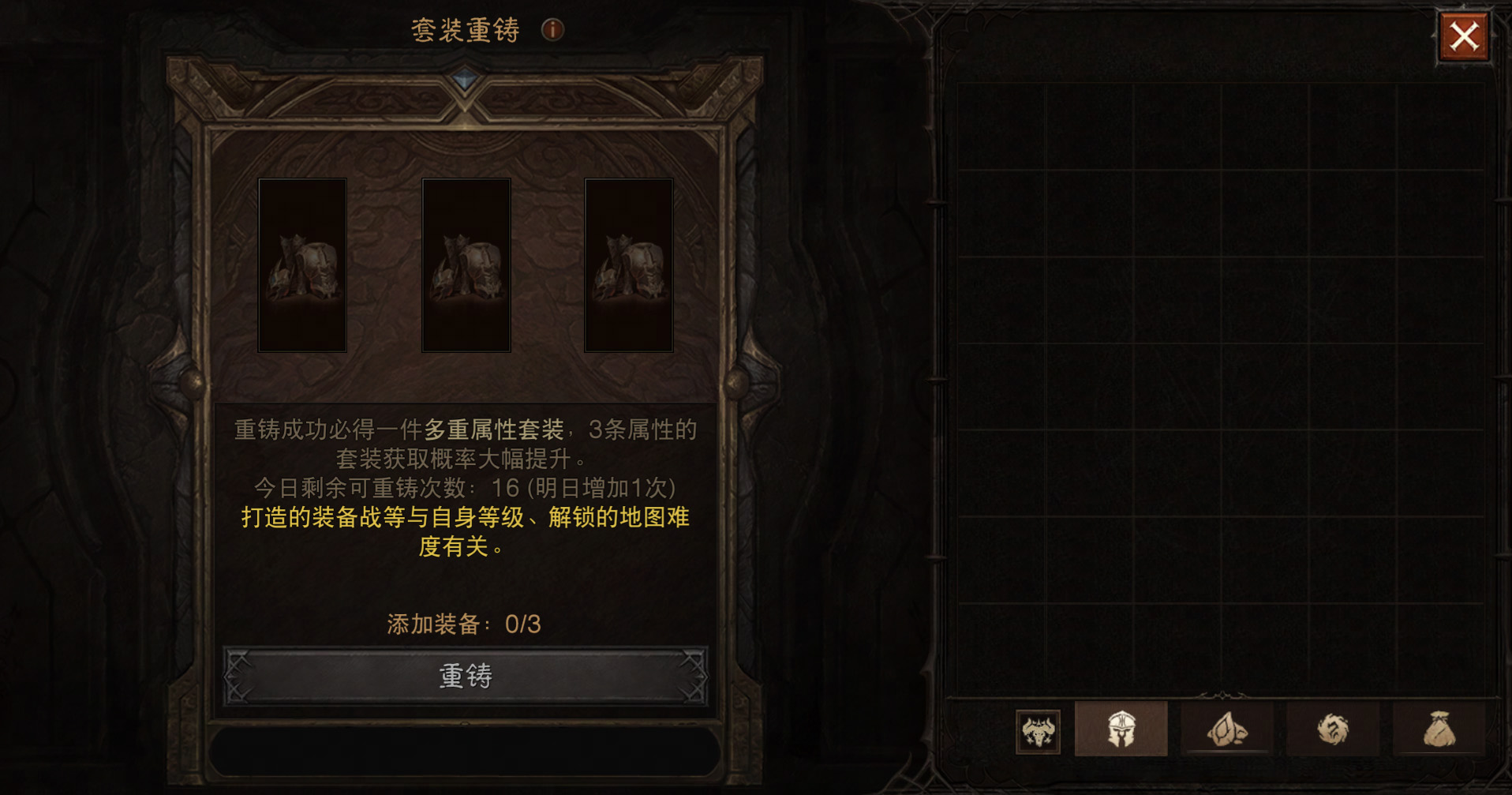Open the 套装重铸 info tooltip

(552, 28)
